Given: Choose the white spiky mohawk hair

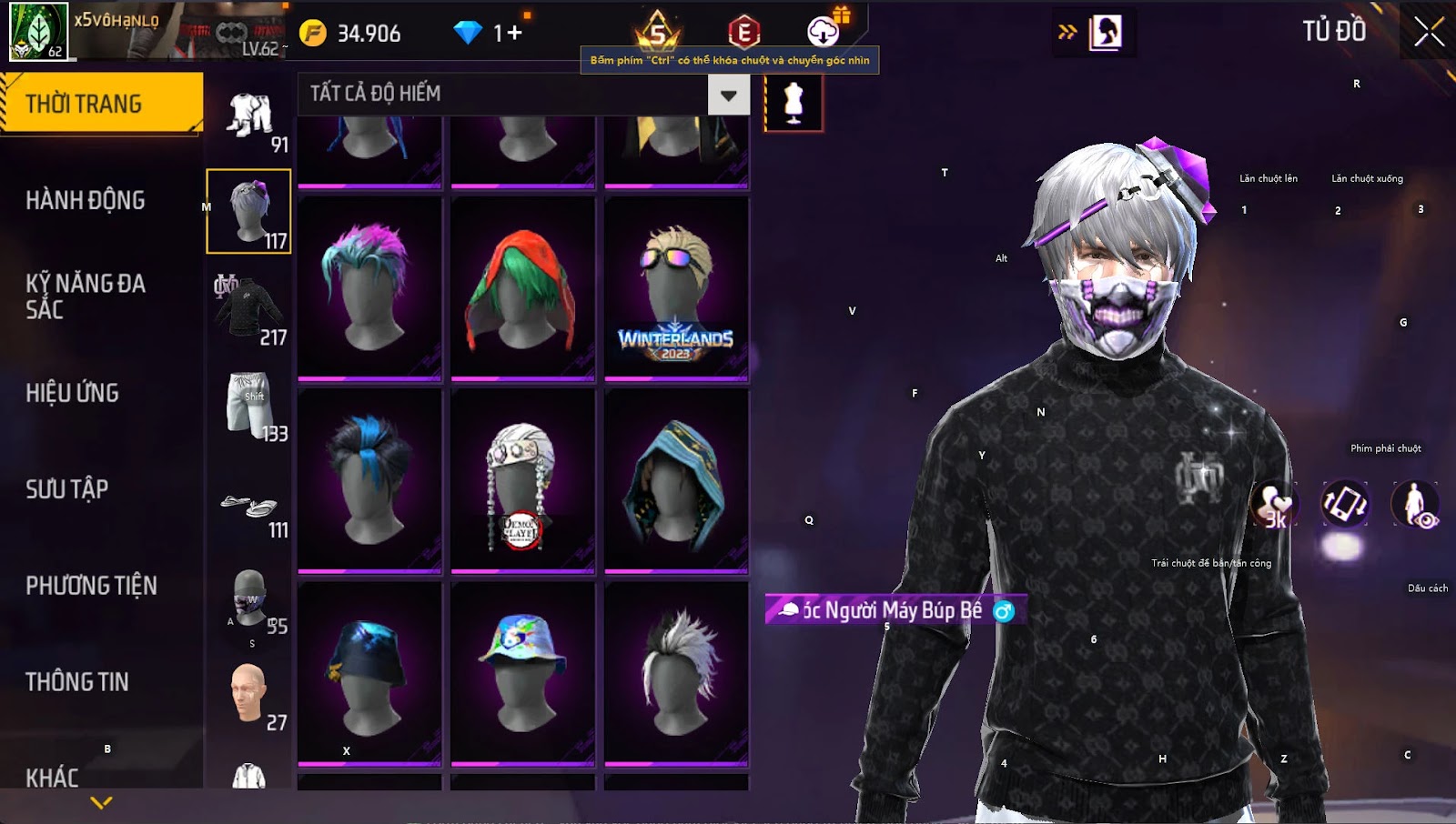Looking at the screenshot, I should tap(675, 671).
